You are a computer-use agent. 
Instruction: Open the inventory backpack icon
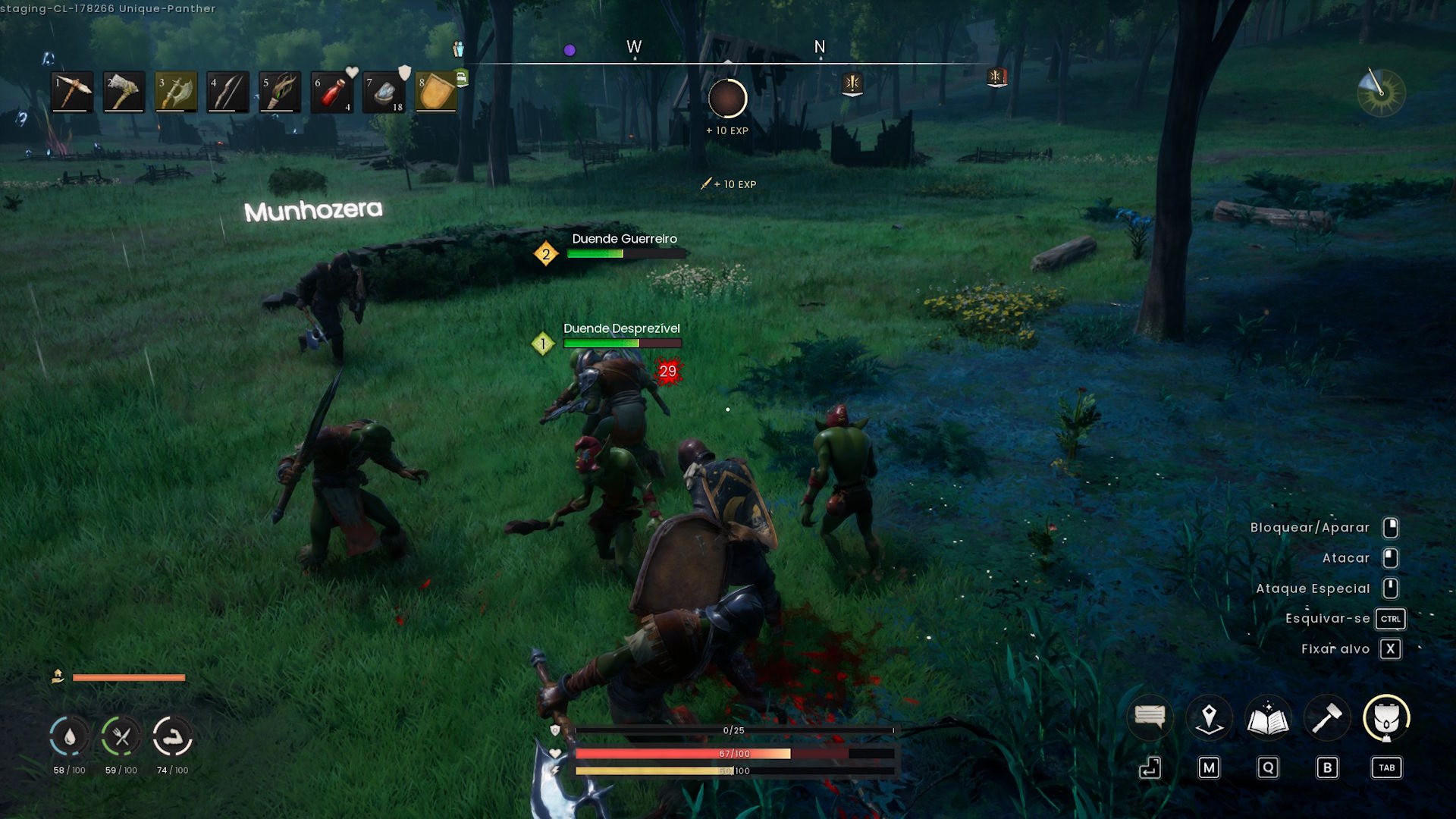point(1387,717)
